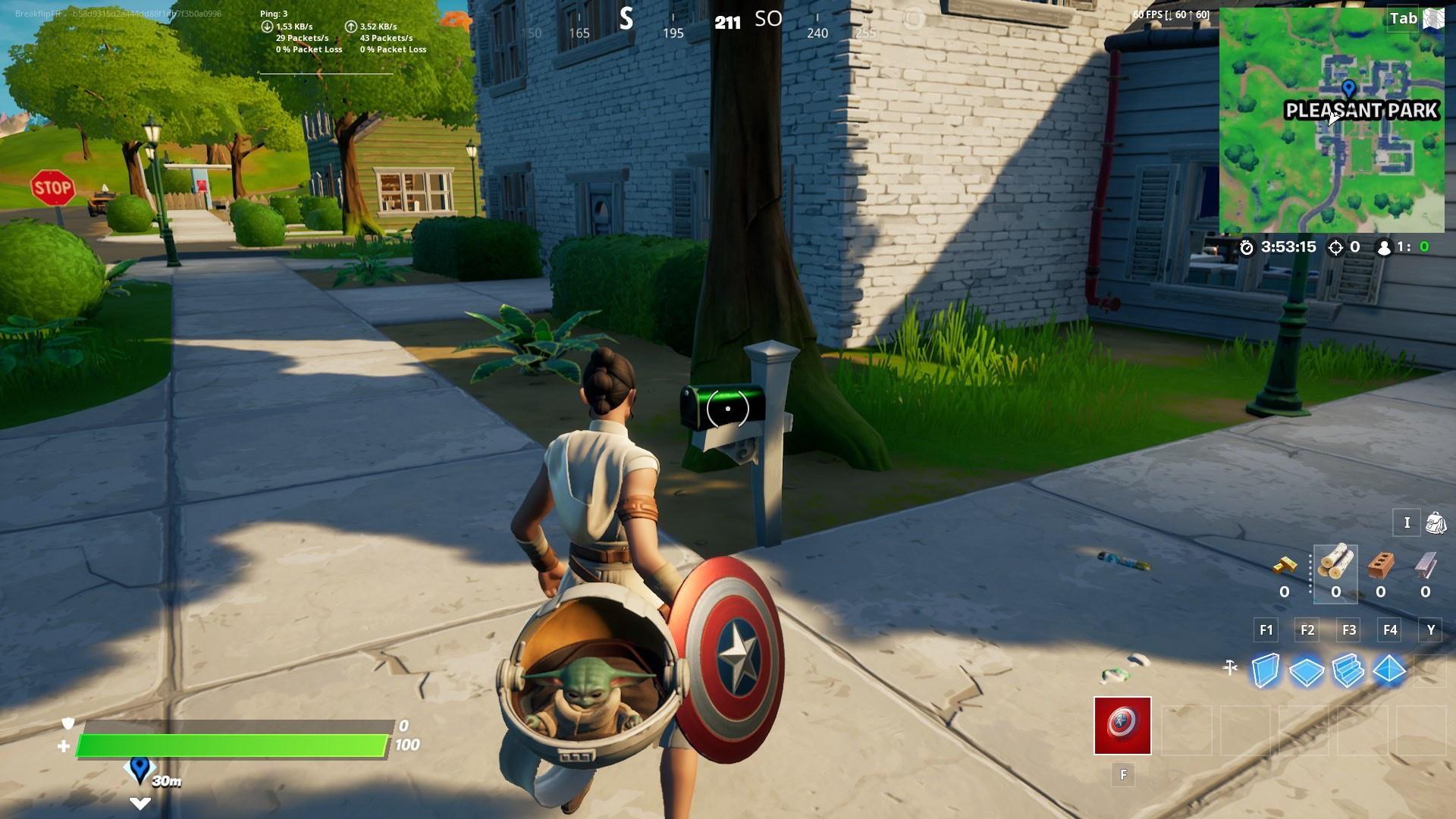1456x819 pixels.
Task: Select the brick resource icon
Action: tap(1380, 566)
